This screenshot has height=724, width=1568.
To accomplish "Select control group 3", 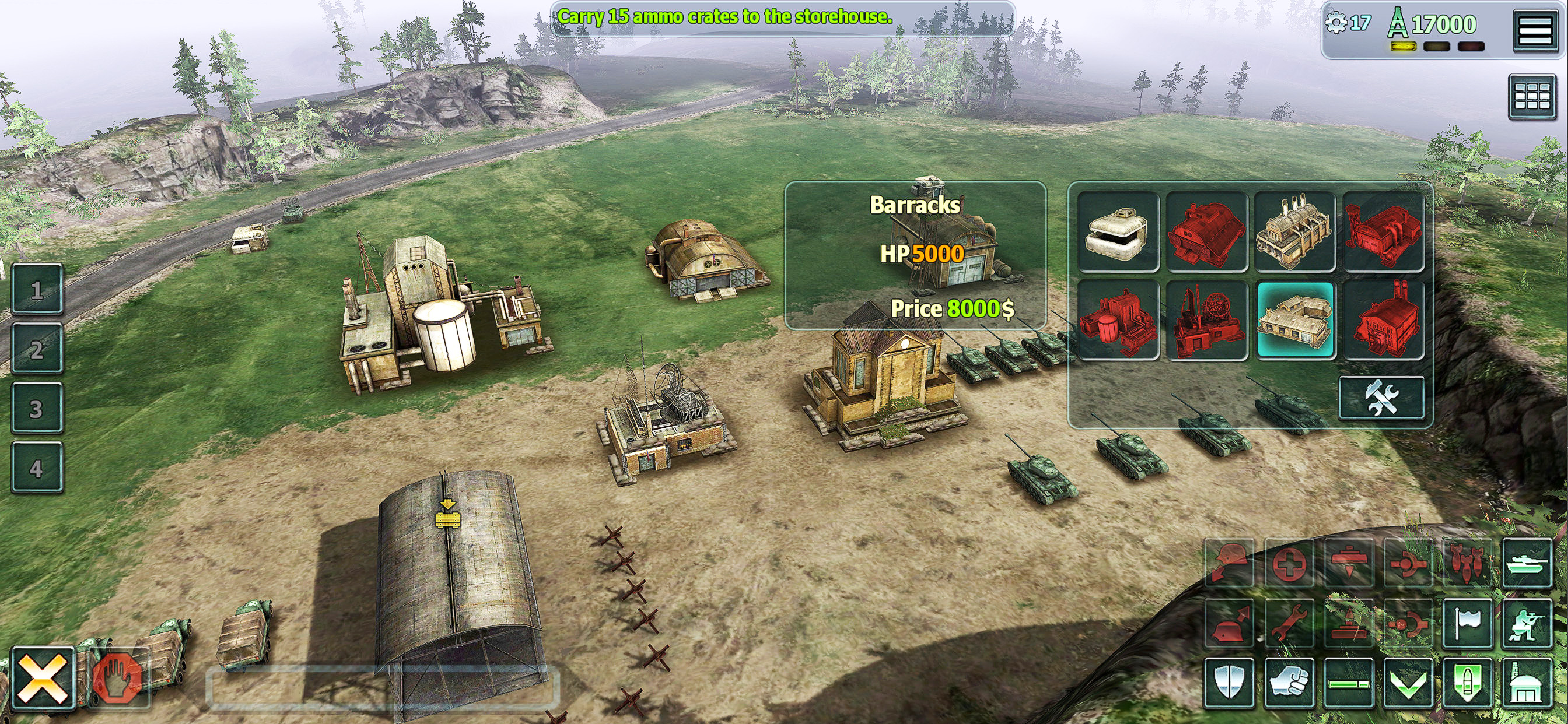I will [x=37, y=408].
